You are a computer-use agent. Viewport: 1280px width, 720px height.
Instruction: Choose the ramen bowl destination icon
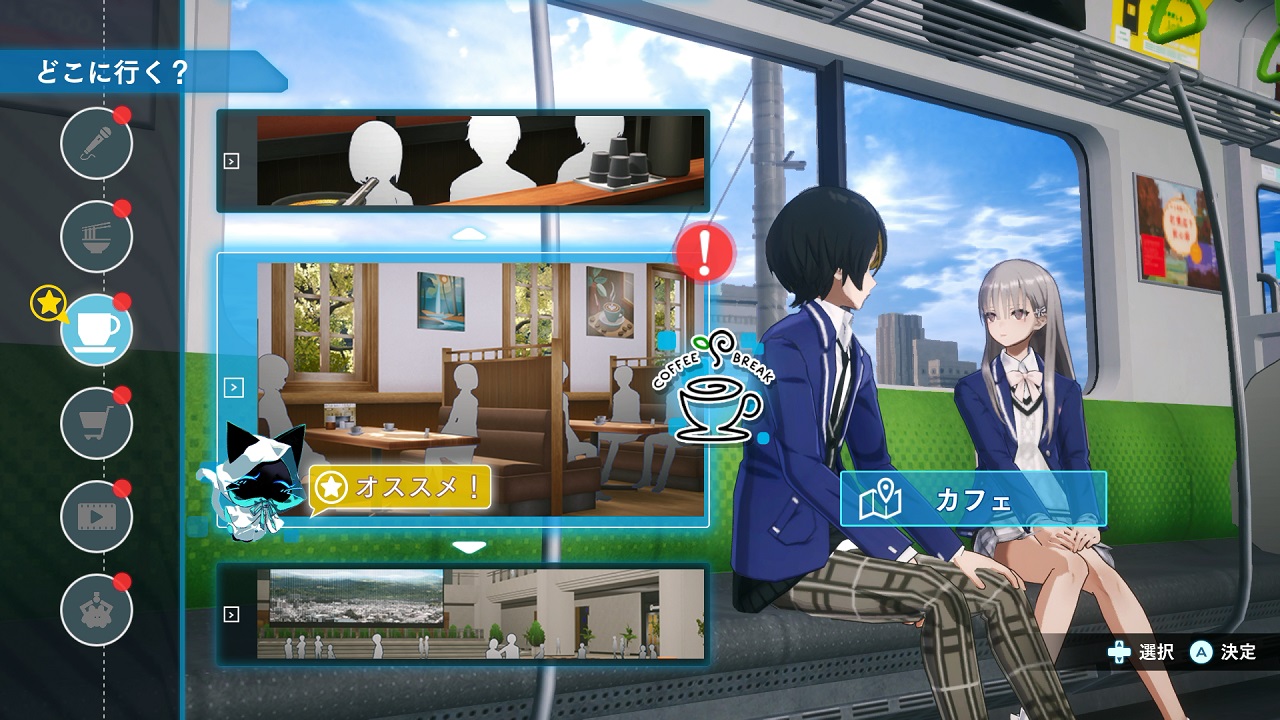[x=96, y=236]
